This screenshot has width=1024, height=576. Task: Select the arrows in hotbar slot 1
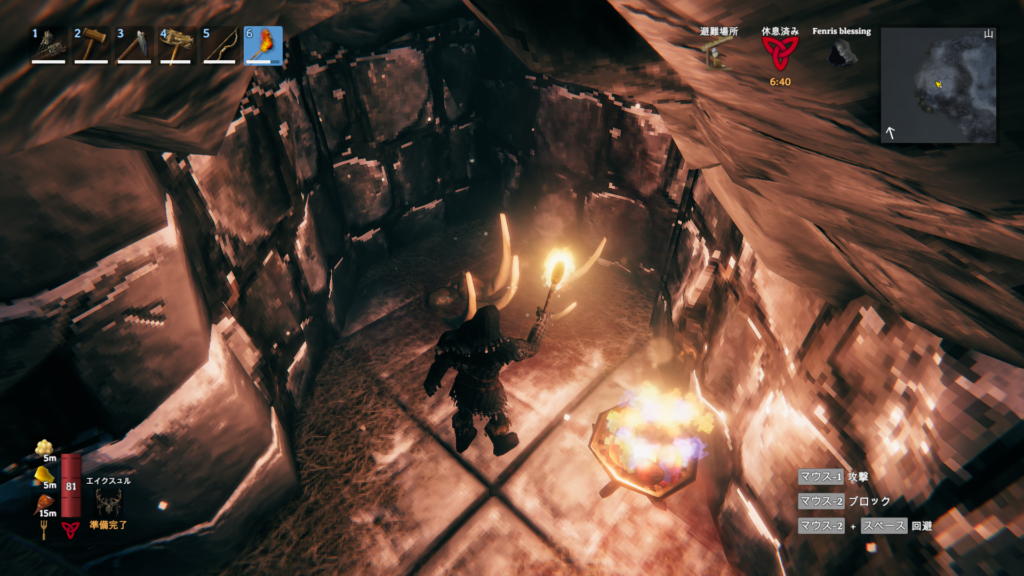[x=49, y=45]
